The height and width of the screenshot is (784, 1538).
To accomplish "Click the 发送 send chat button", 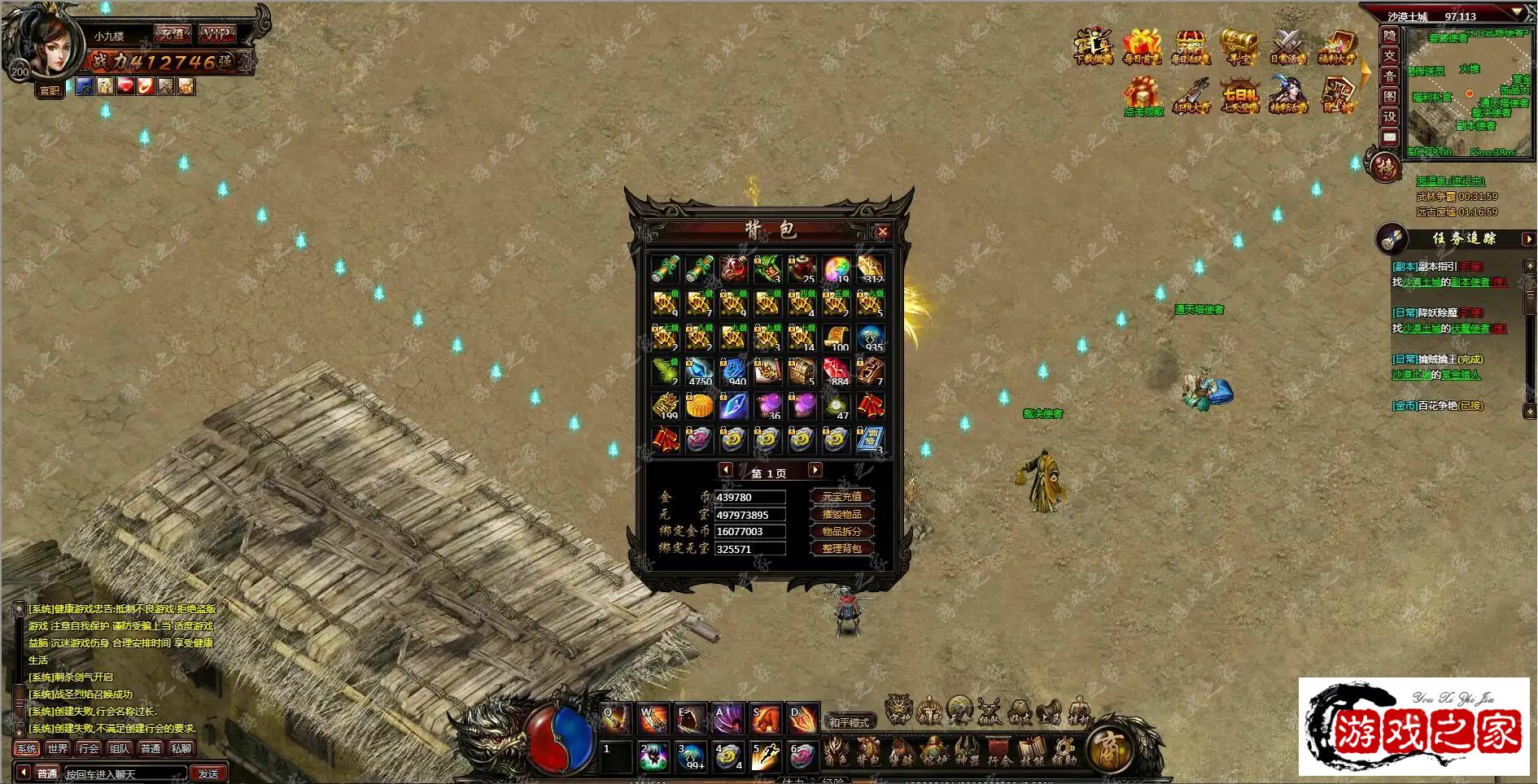I will click(208, 773).
